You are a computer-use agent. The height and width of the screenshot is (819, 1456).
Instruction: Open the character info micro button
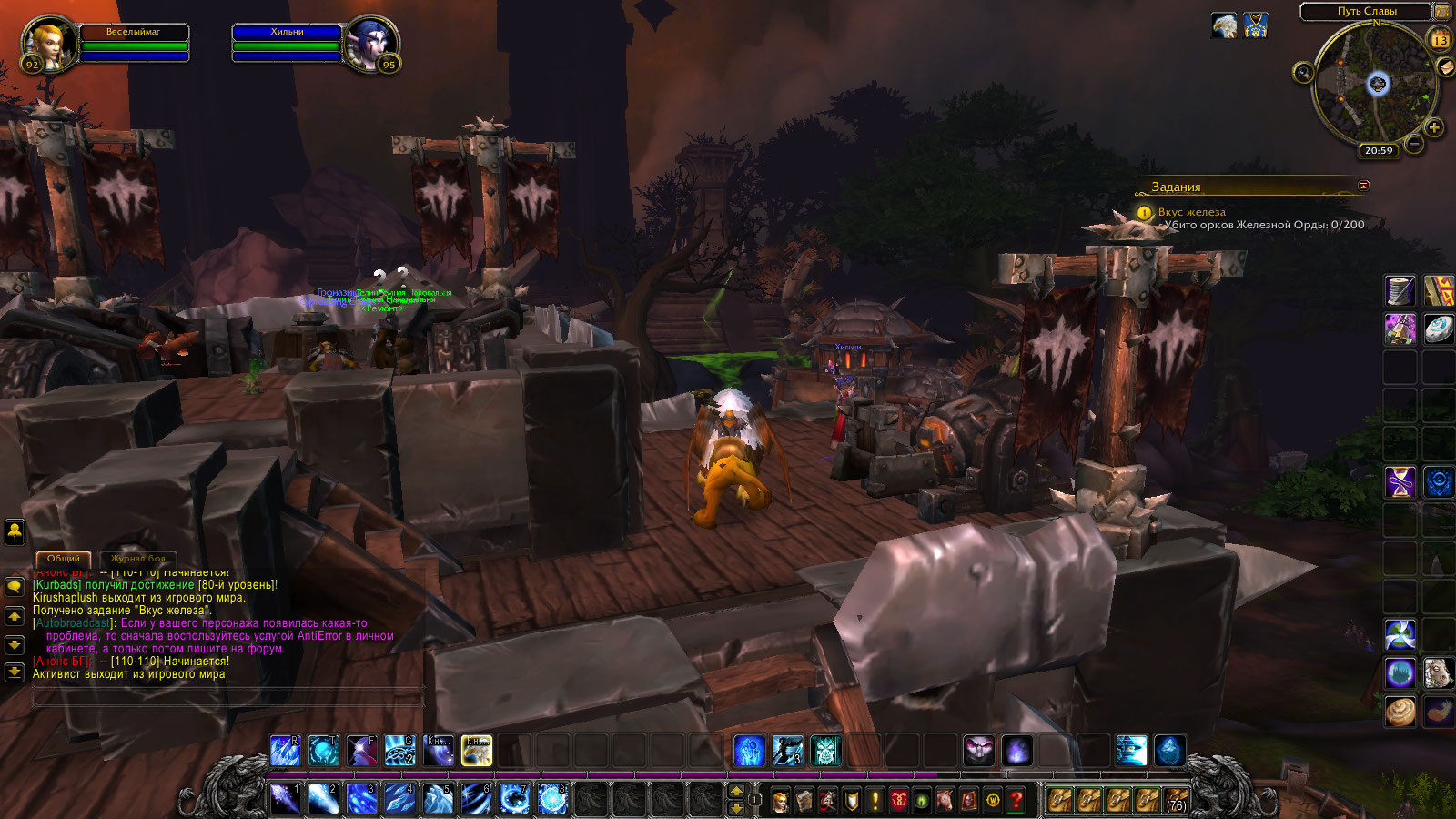(x=781, y=801)
